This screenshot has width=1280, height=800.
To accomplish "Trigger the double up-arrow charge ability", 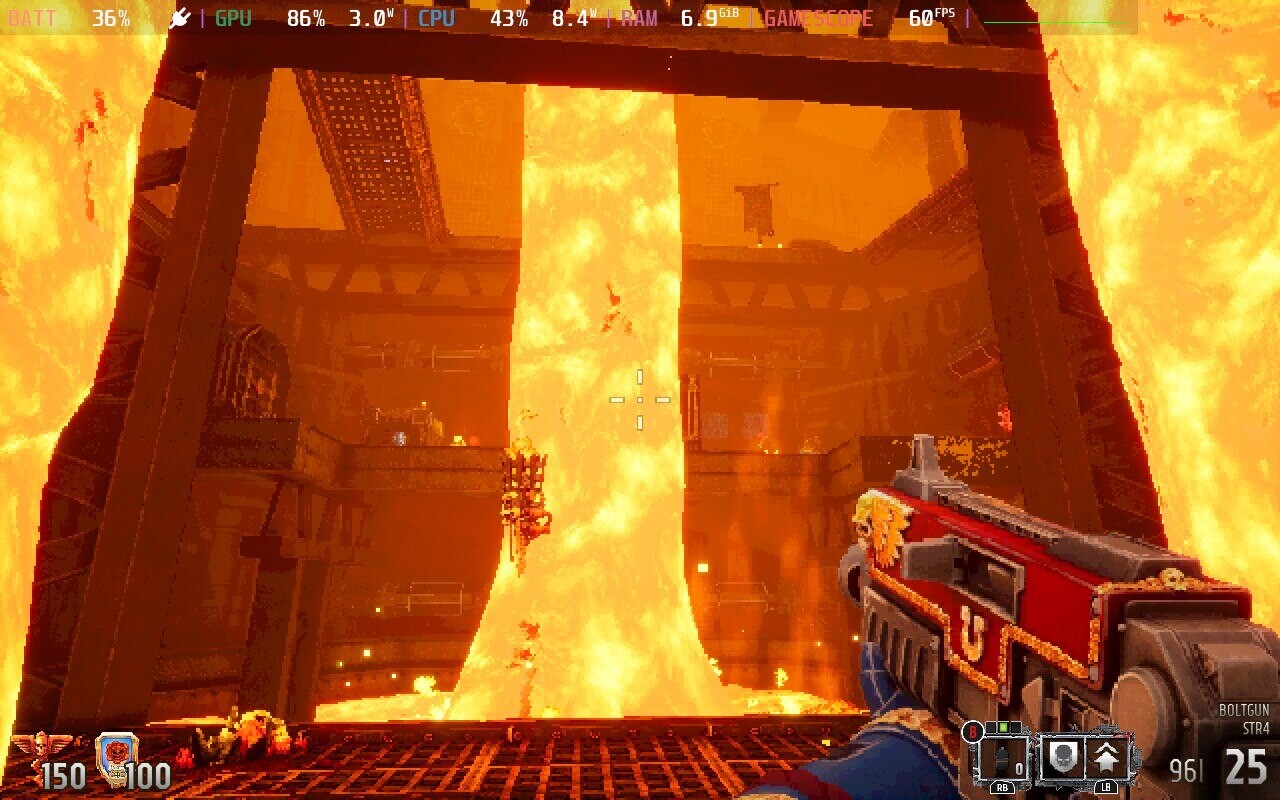I will (1107, 758).
